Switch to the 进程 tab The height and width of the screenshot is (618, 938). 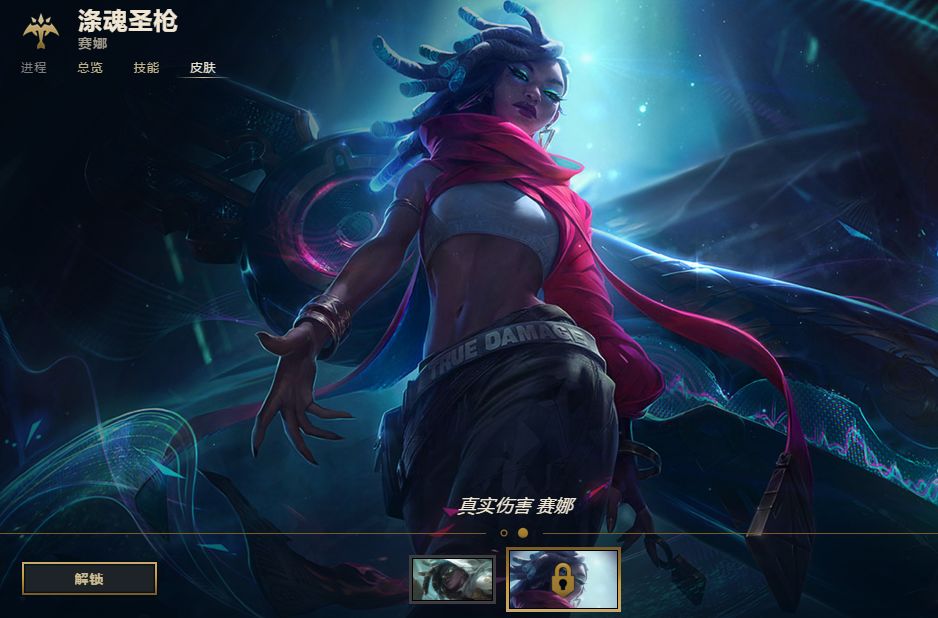[34, 68]
